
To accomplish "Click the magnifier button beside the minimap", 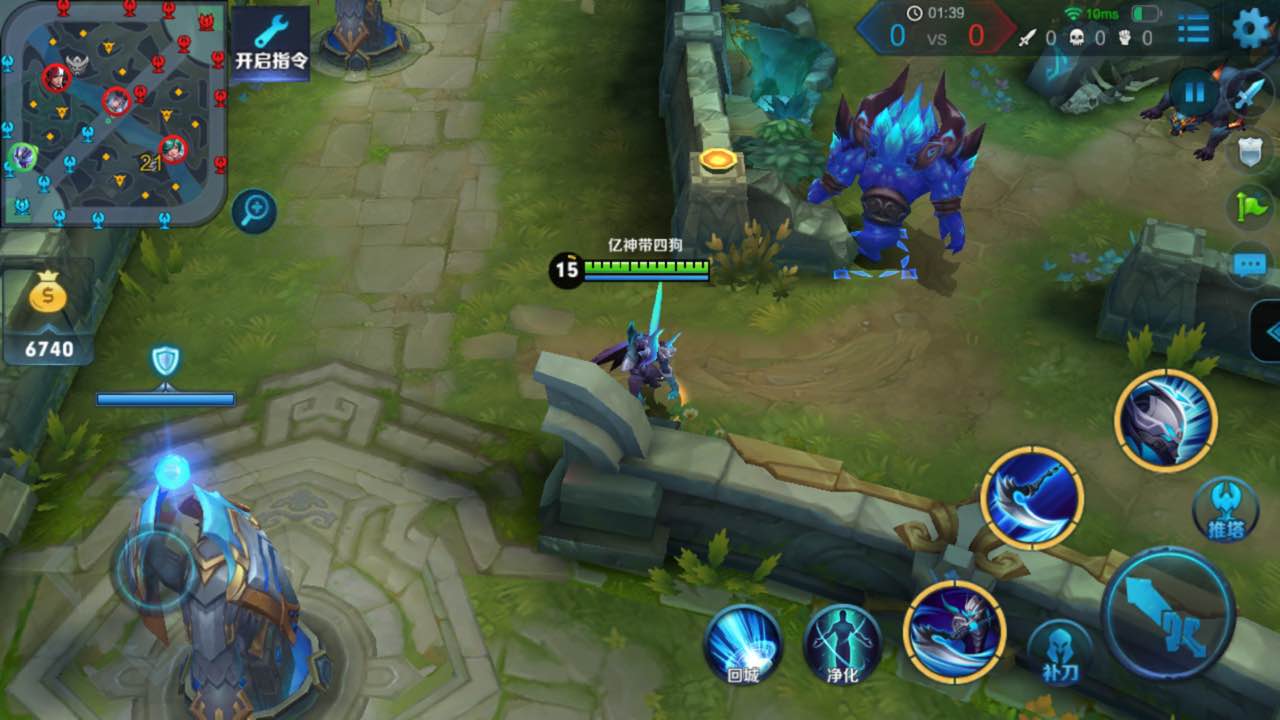I will 254,211.
